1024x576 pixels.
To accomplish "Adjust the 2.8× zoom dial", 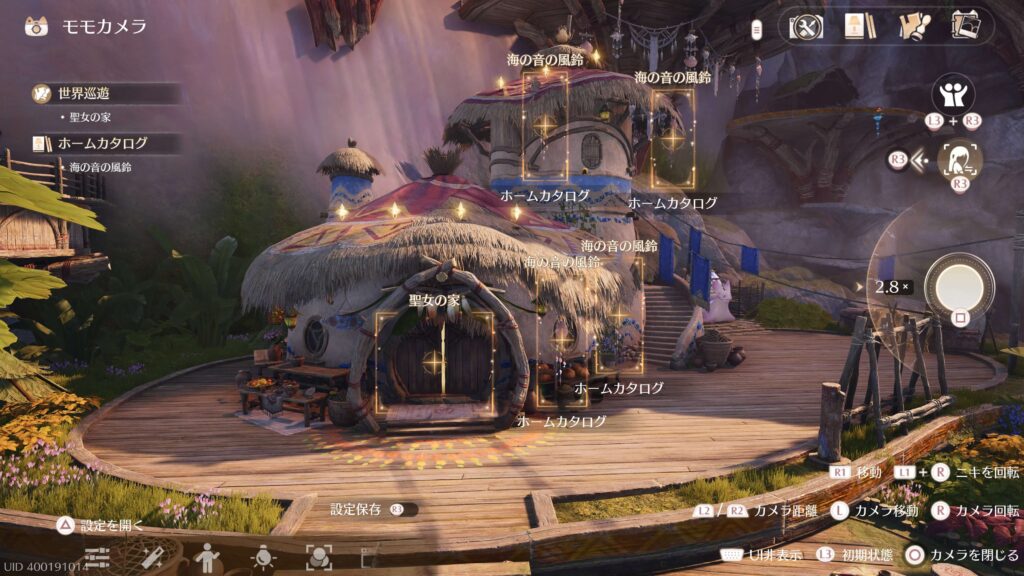I will tap(889, 287).
